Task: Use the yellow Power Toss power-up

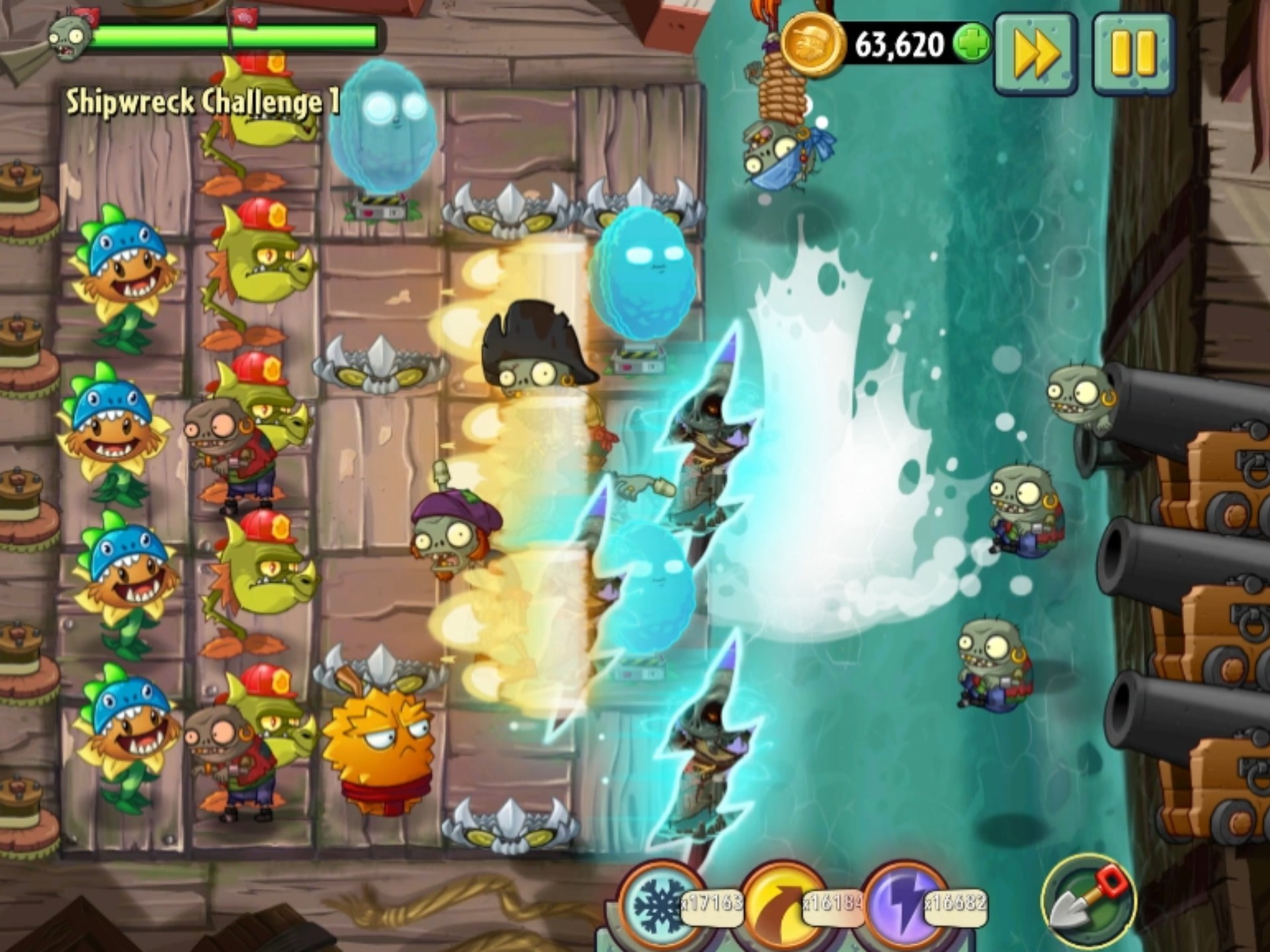Action: coord(781,904)
